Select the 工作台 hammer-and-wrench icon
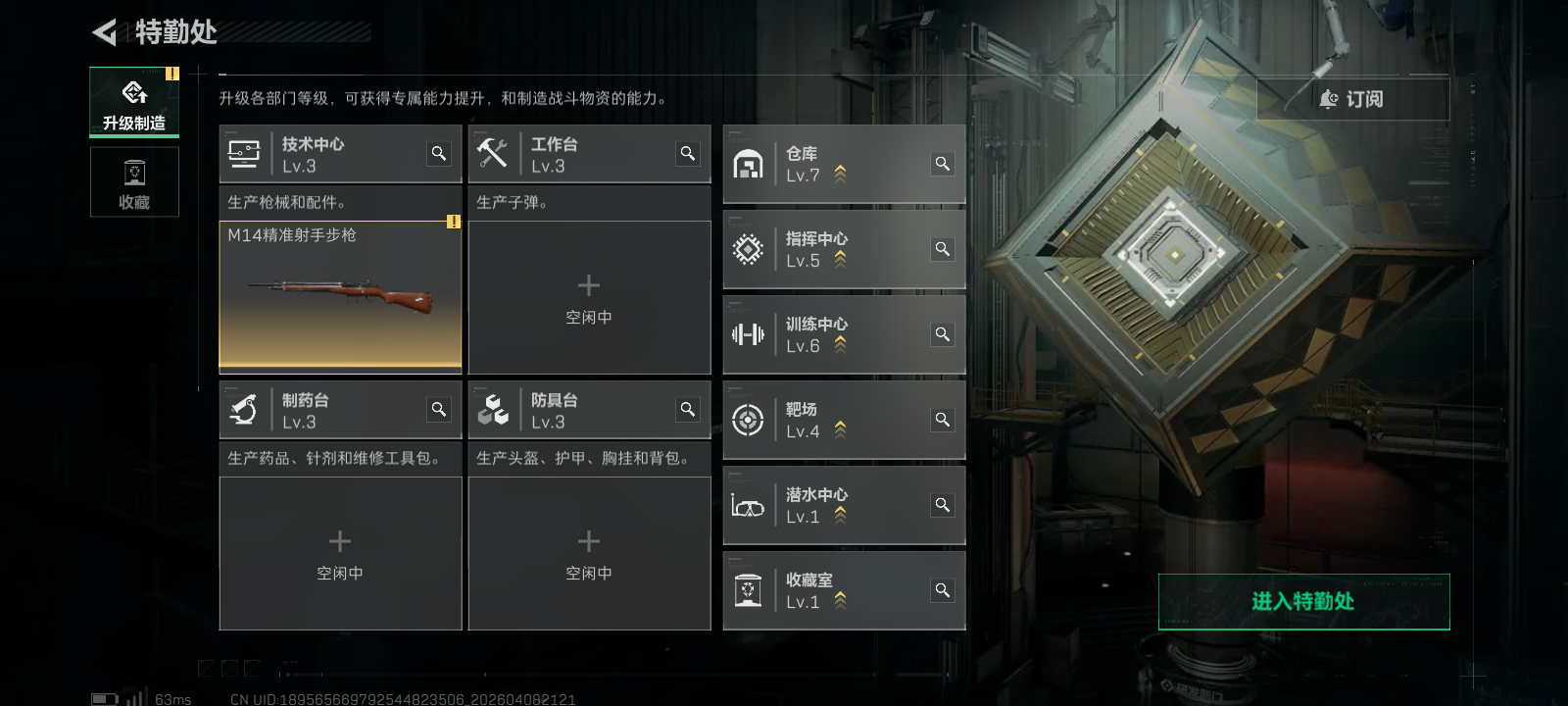The image size is (1568, 706). pos(495,153)
